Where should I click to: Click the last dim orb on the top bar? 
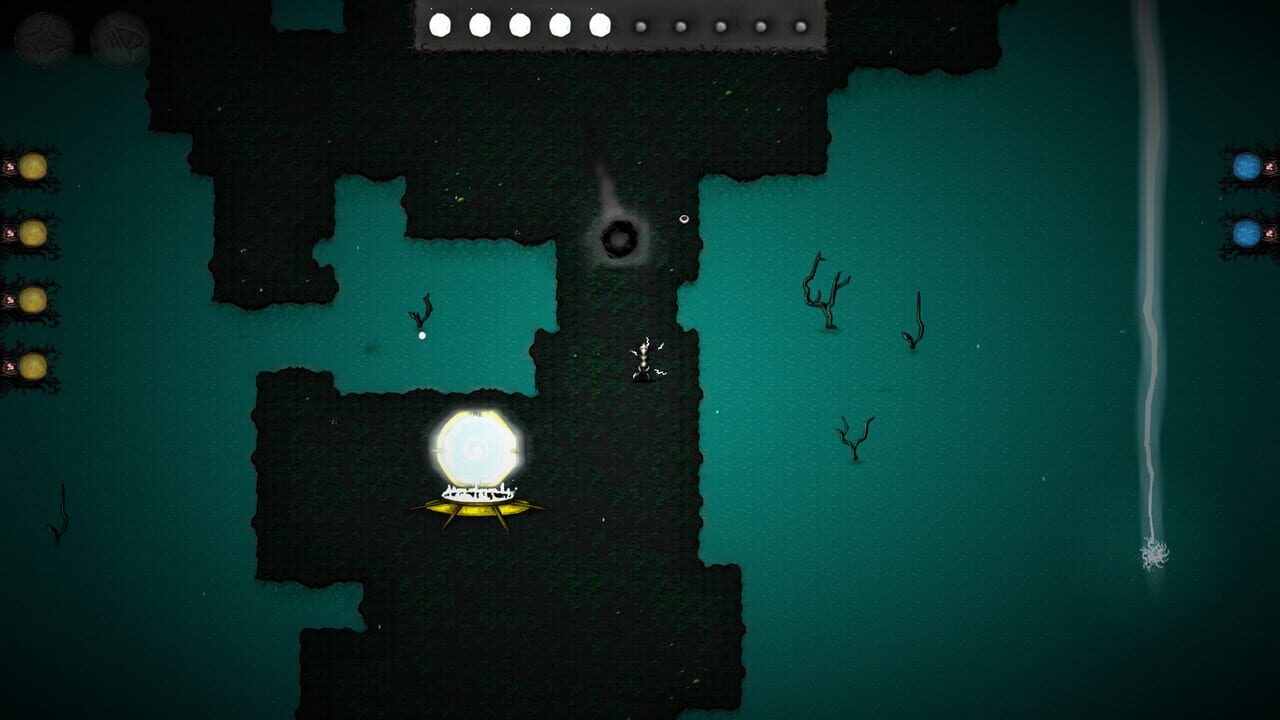click(x=799, y=26)
